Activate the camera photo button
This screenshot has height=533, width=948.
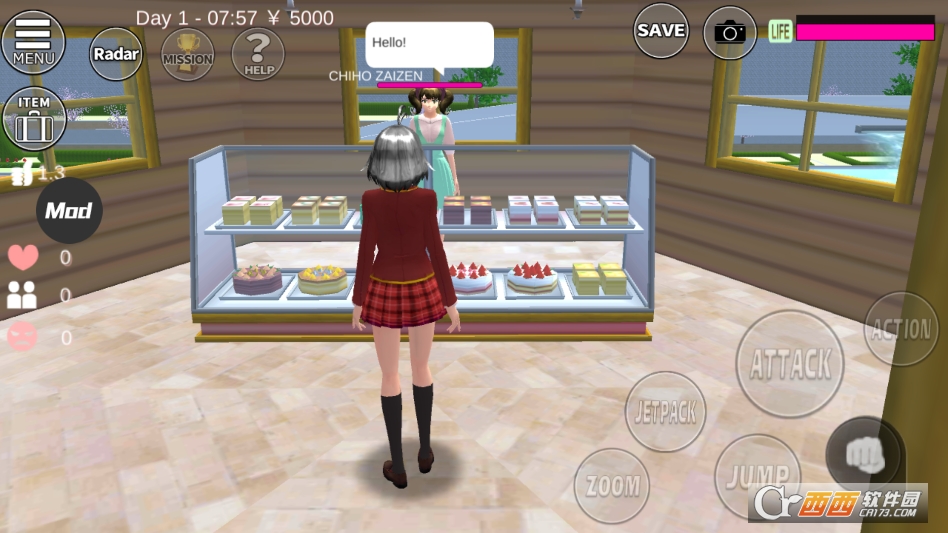coord(730,33)
